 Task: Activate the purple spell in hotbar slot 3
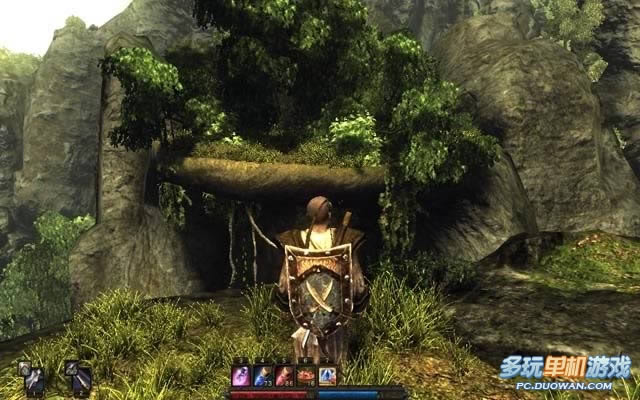[242, 377]
